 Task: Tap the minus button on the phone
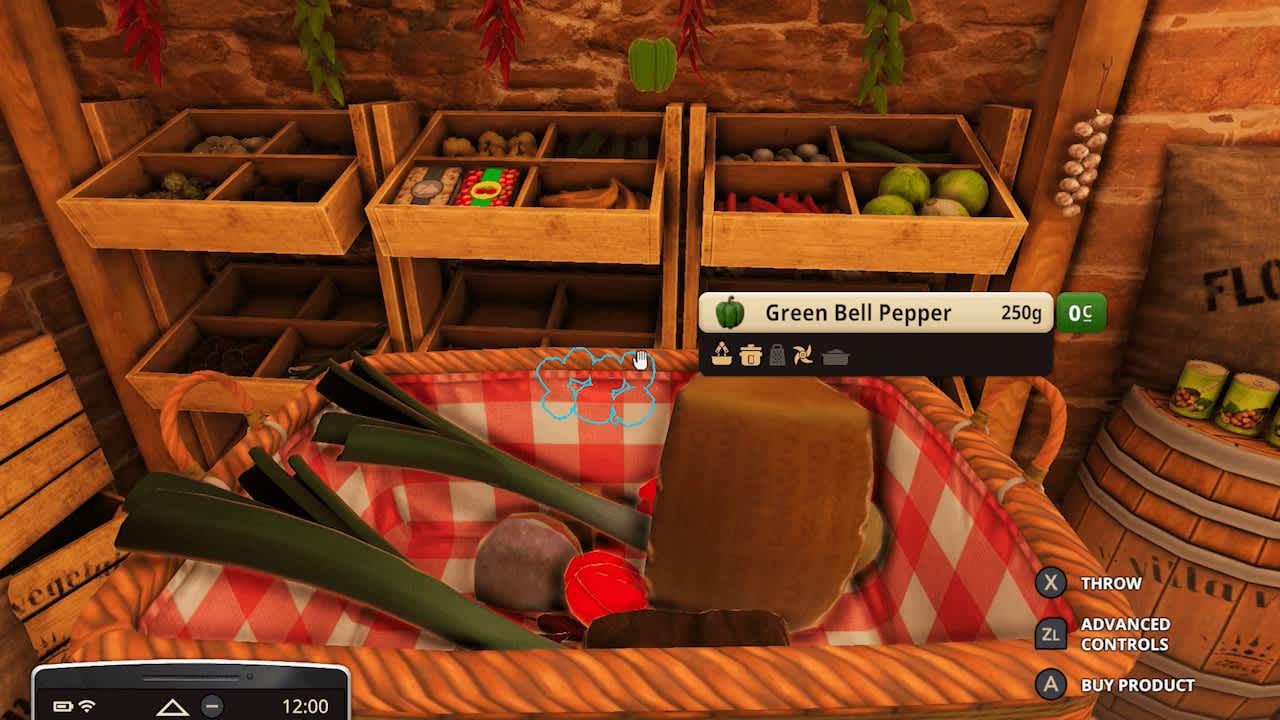point(212,706)
